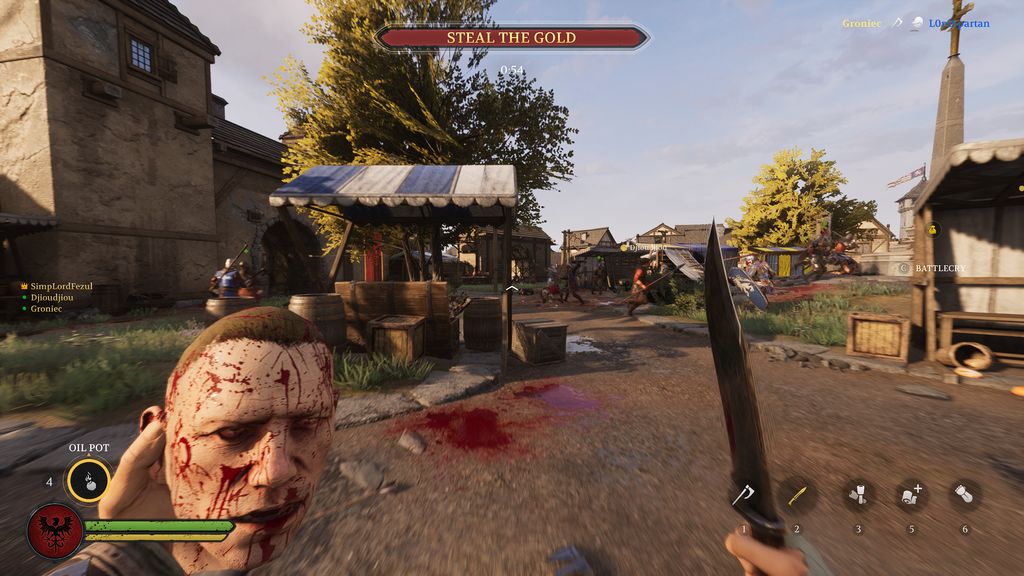Select Djioudjiou in the squad list
This screenshot has width=1024, height=576.
[x=58, y=298]
